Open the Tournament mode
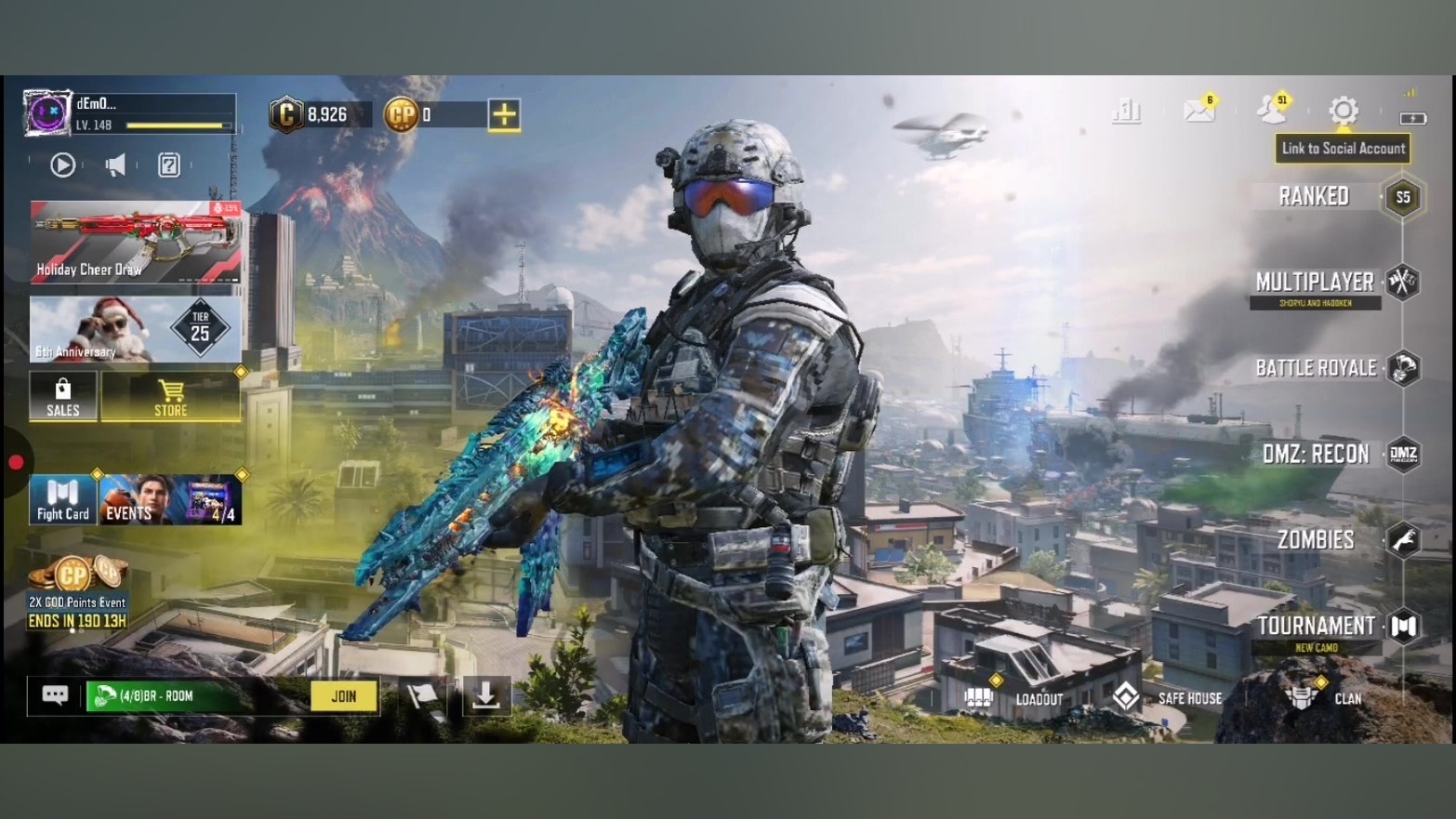 pyautogui.click(x=1316, y=626)
